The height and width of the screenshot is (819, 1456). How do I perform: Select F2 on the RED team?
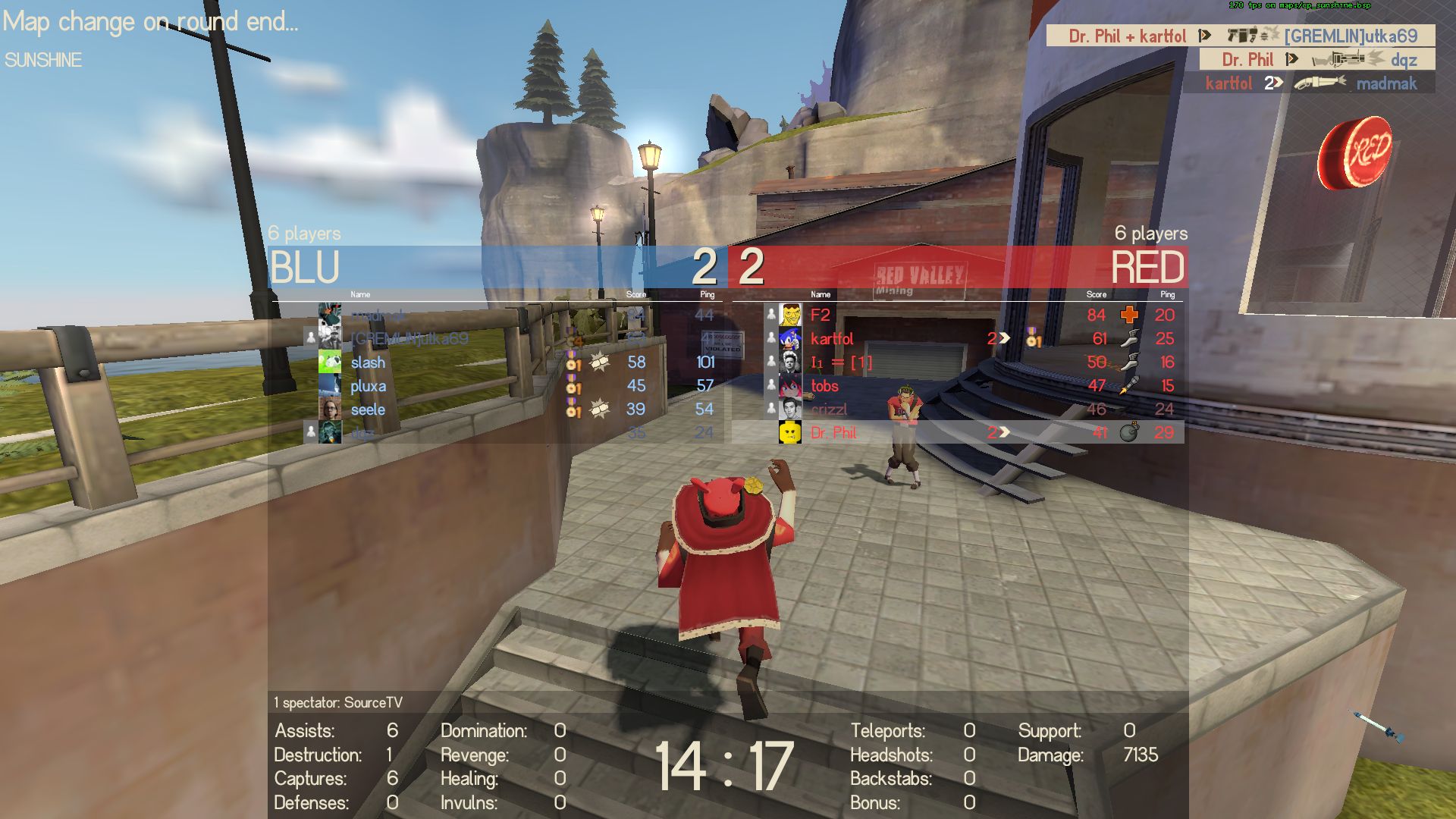[821, 315]
